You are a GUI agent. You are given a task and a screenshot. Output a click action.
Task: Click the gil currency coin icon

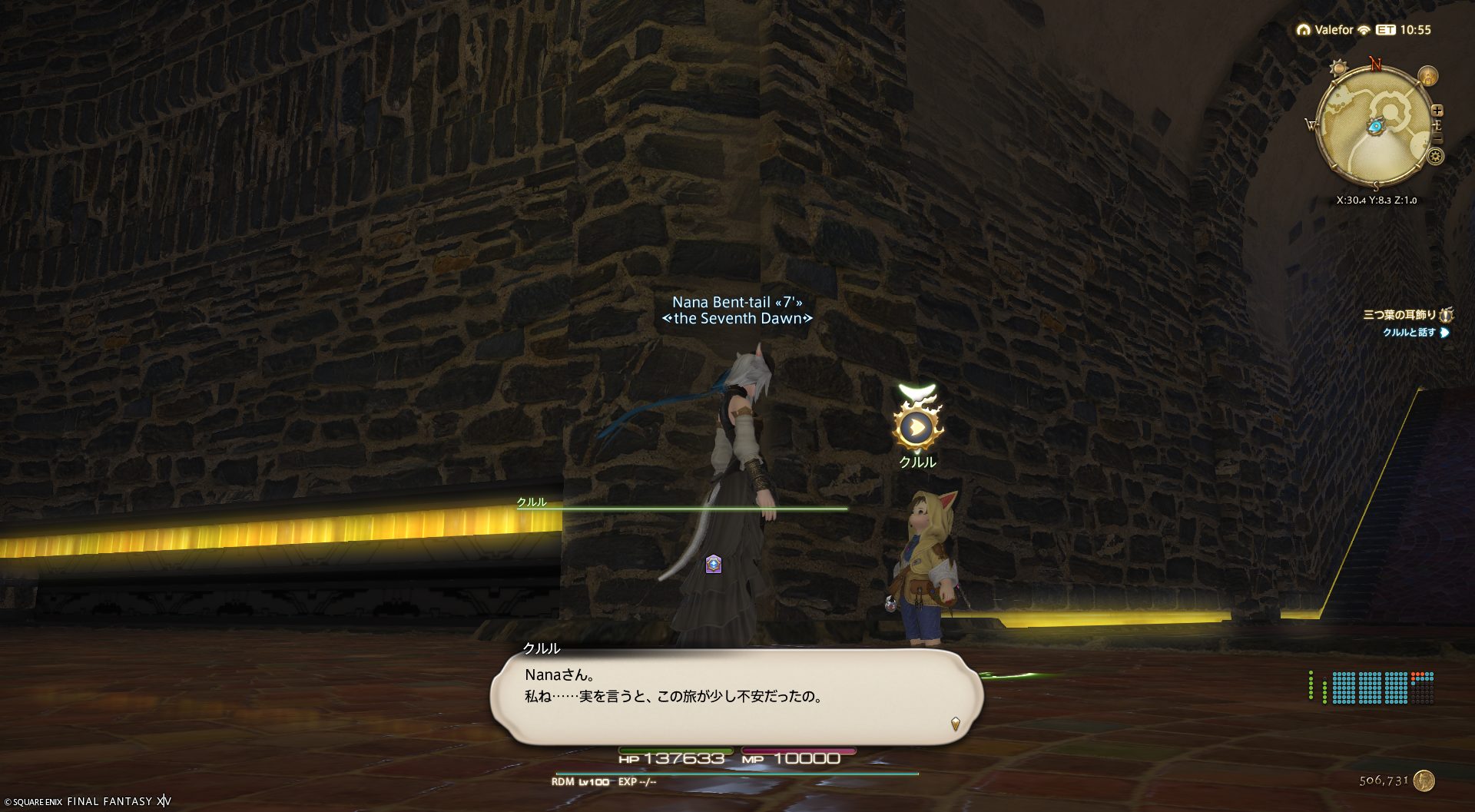[1424, 781]
